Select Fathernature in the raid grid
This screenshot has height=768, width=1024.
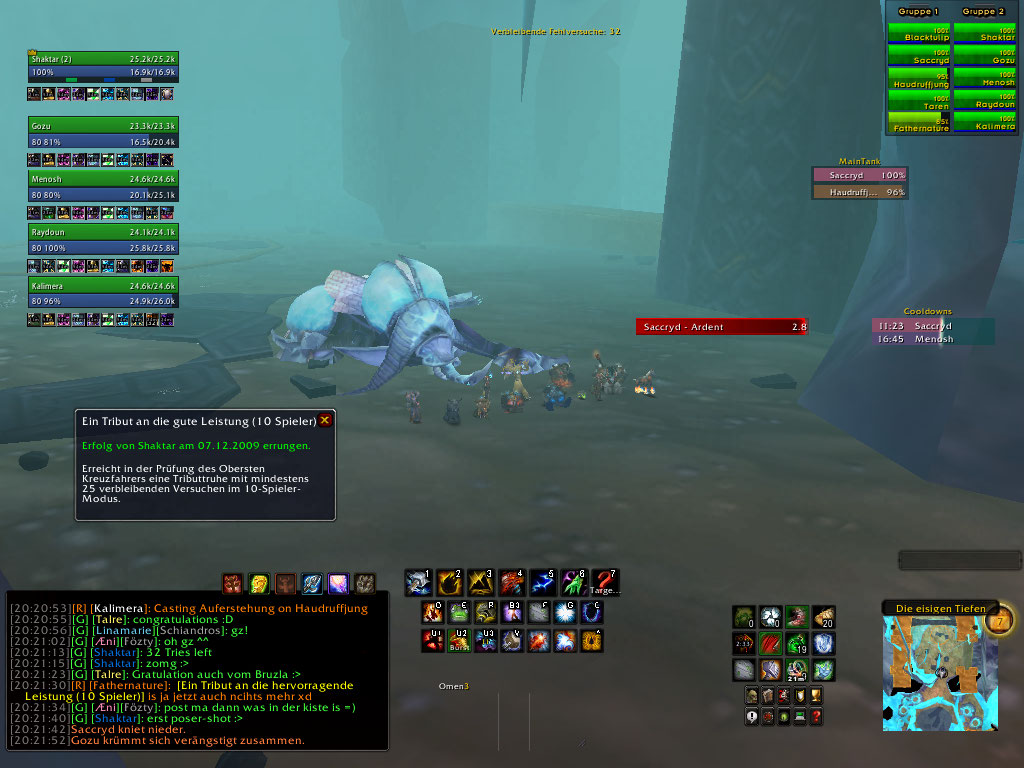[919, 123]
